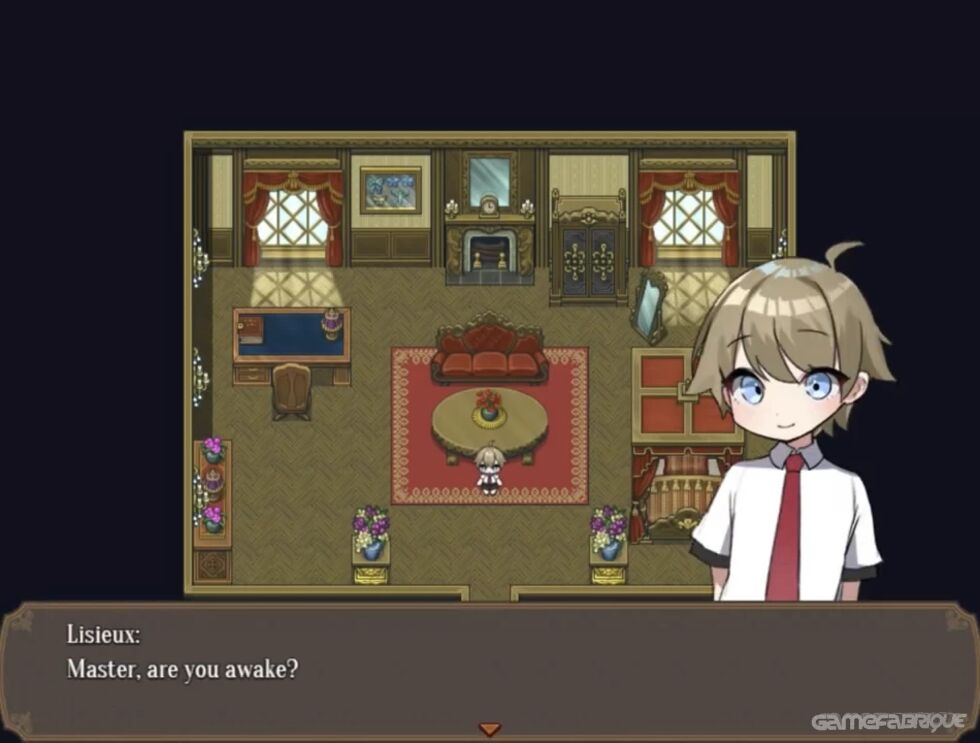Click the dialogue box saying "Master, are you awake?"
Viewport: 980px width, 743px height.
(489, 668)
